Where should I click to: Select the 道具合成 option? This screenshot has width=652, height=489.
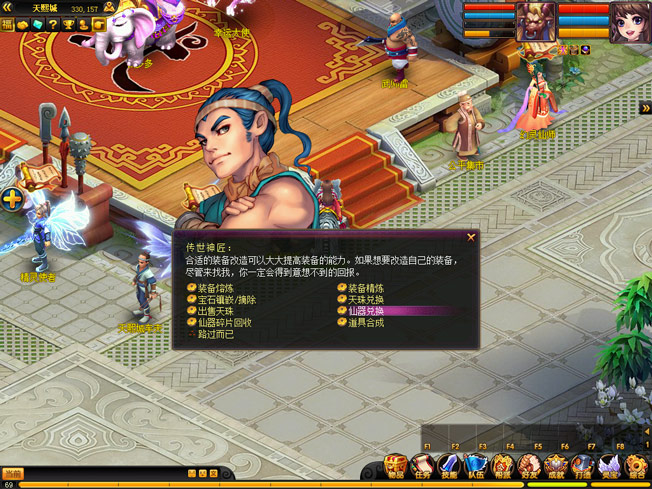tap(365, 323)
